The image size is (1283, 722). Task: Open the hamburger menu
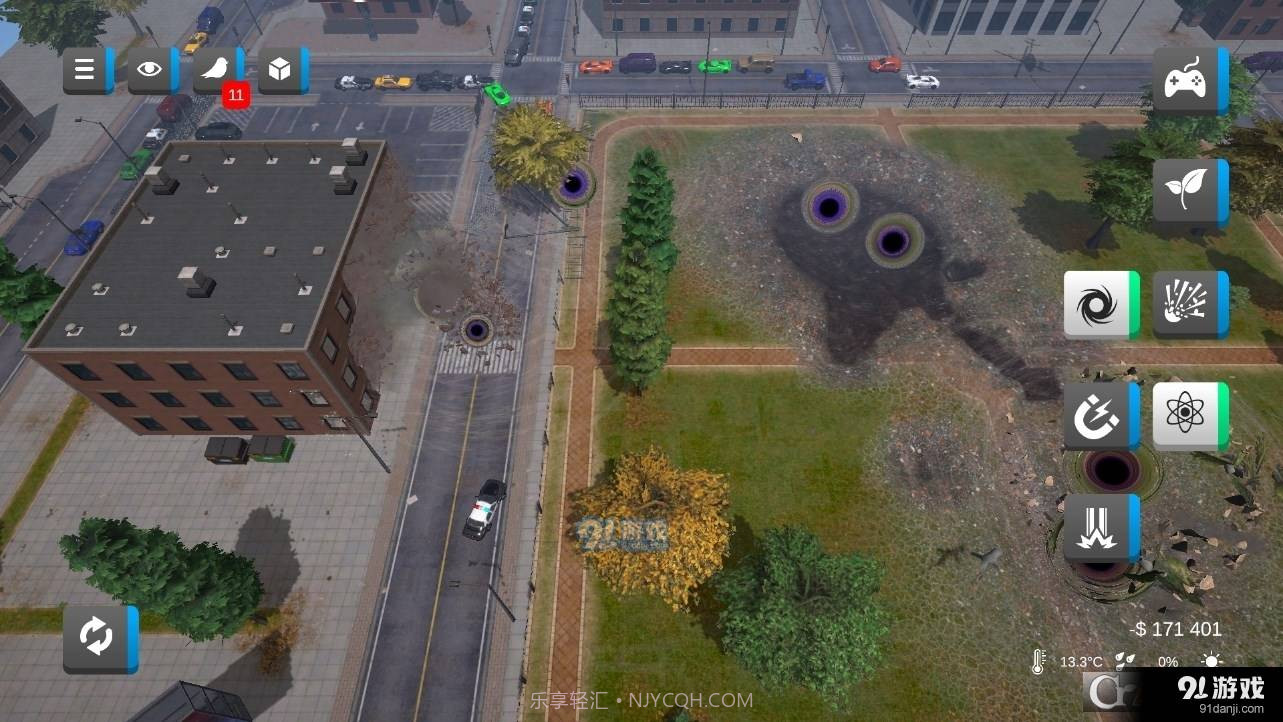86,70
